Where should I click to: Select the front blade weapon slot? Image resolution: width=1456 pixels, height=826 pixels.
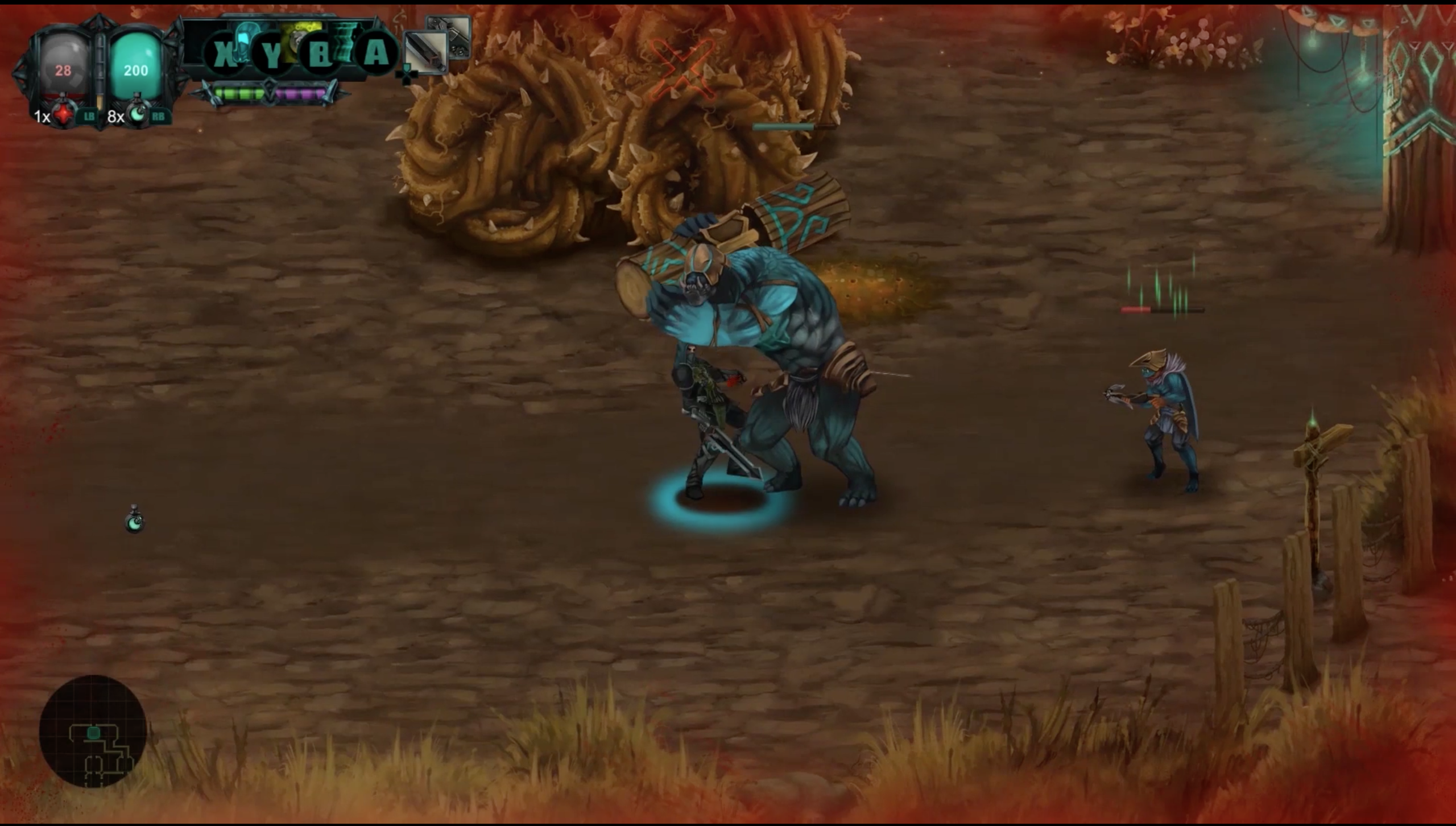(x=425, y=52)
